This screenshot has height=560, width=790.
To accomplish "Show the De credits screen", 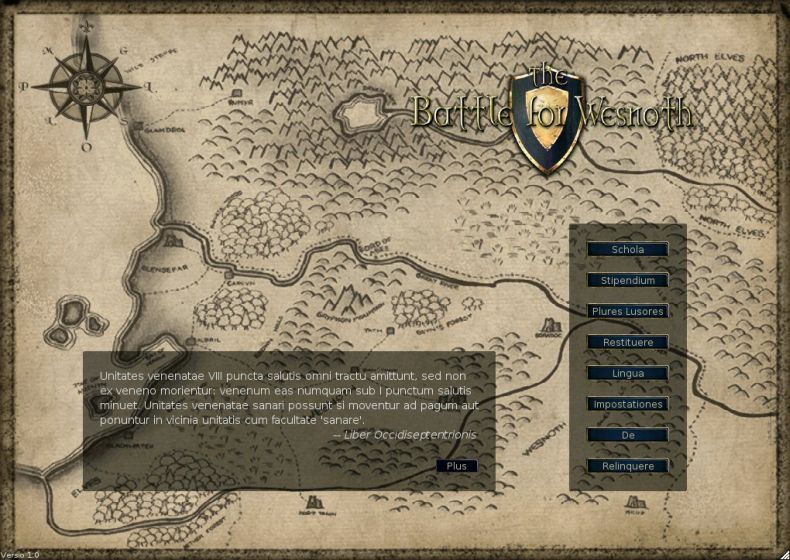I will 627,435.
